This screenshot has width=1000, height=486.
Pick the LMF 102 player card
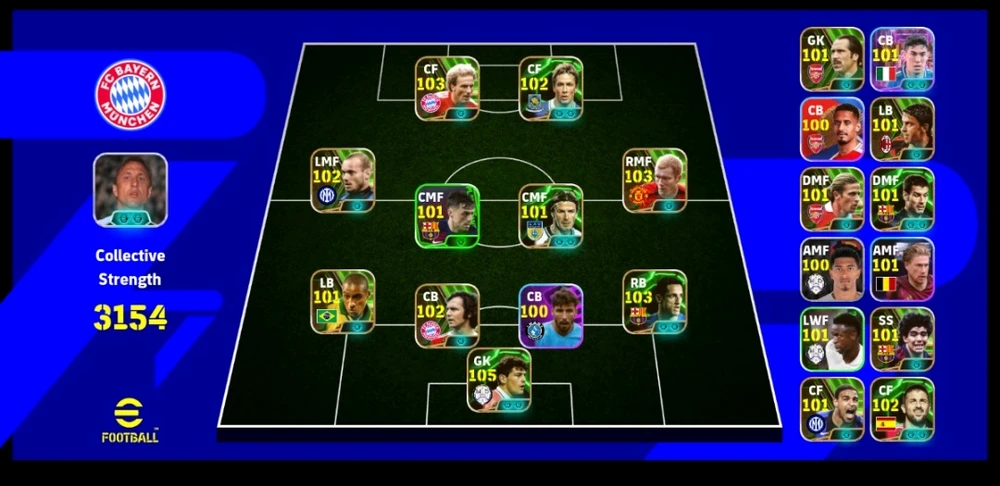(342, 181)
